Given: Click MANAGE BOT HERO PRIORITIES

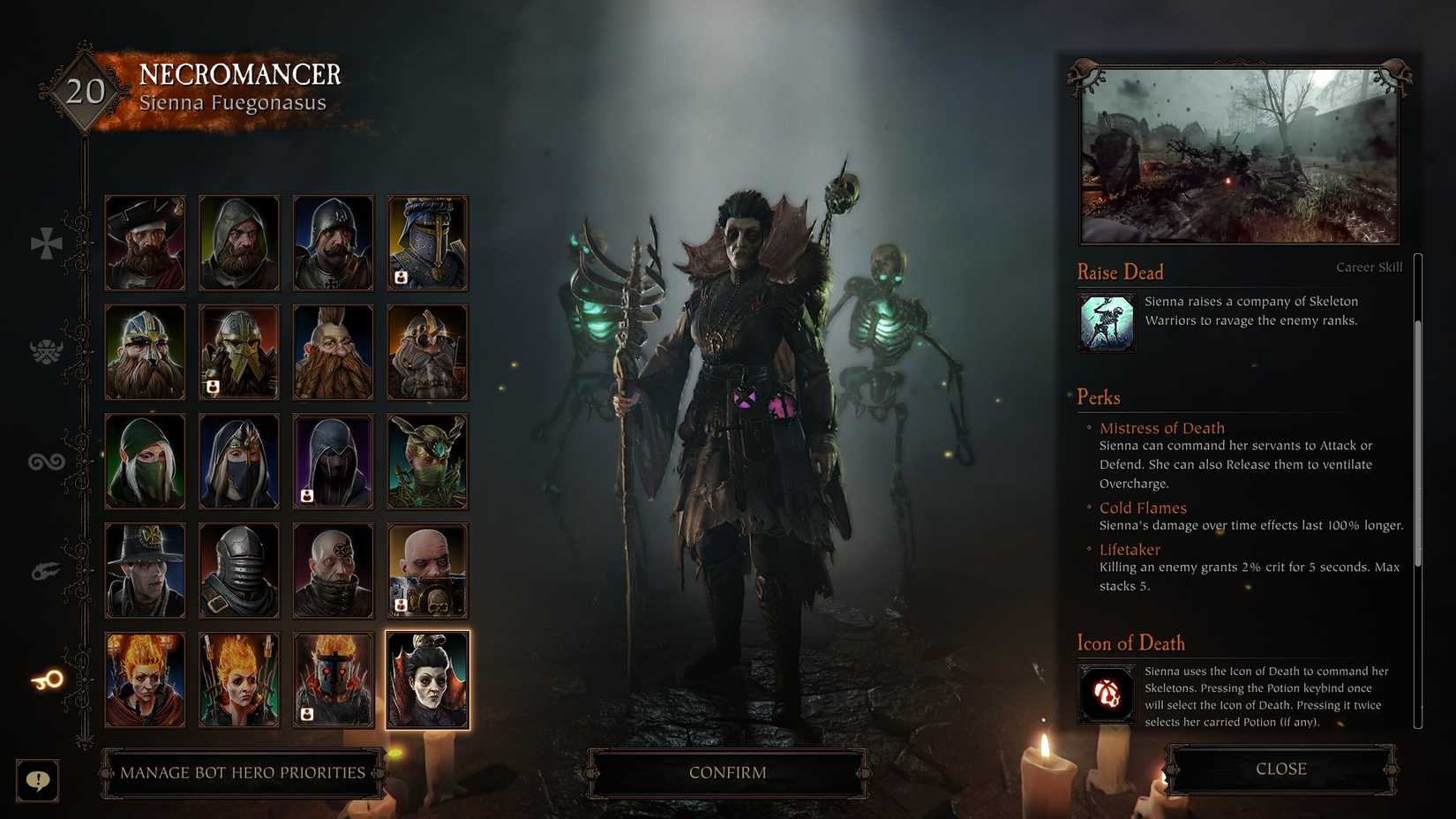Looking at the screenshot, I should (244, 772).
